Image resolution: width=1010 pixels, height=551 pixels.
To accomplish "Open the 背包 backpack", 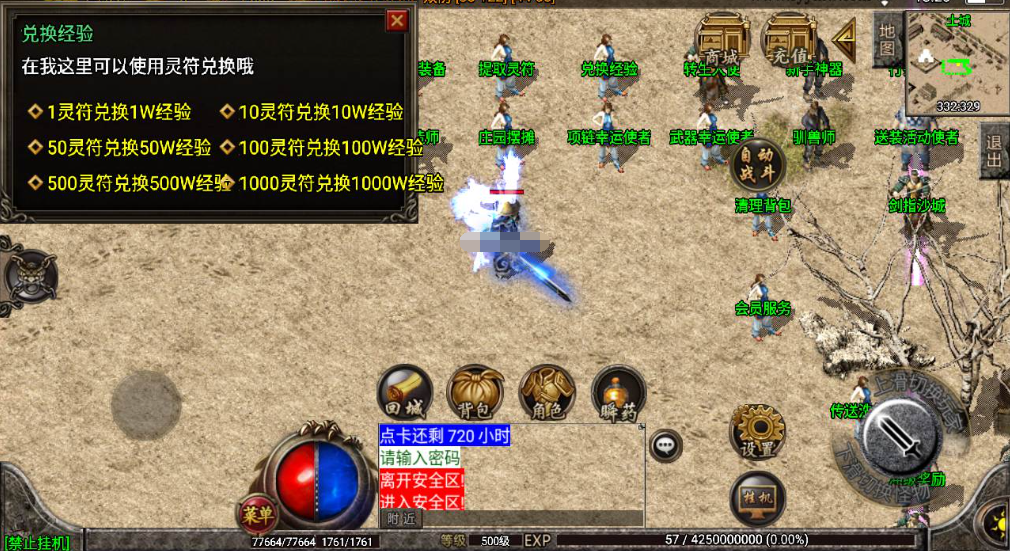I will point(475,392).
